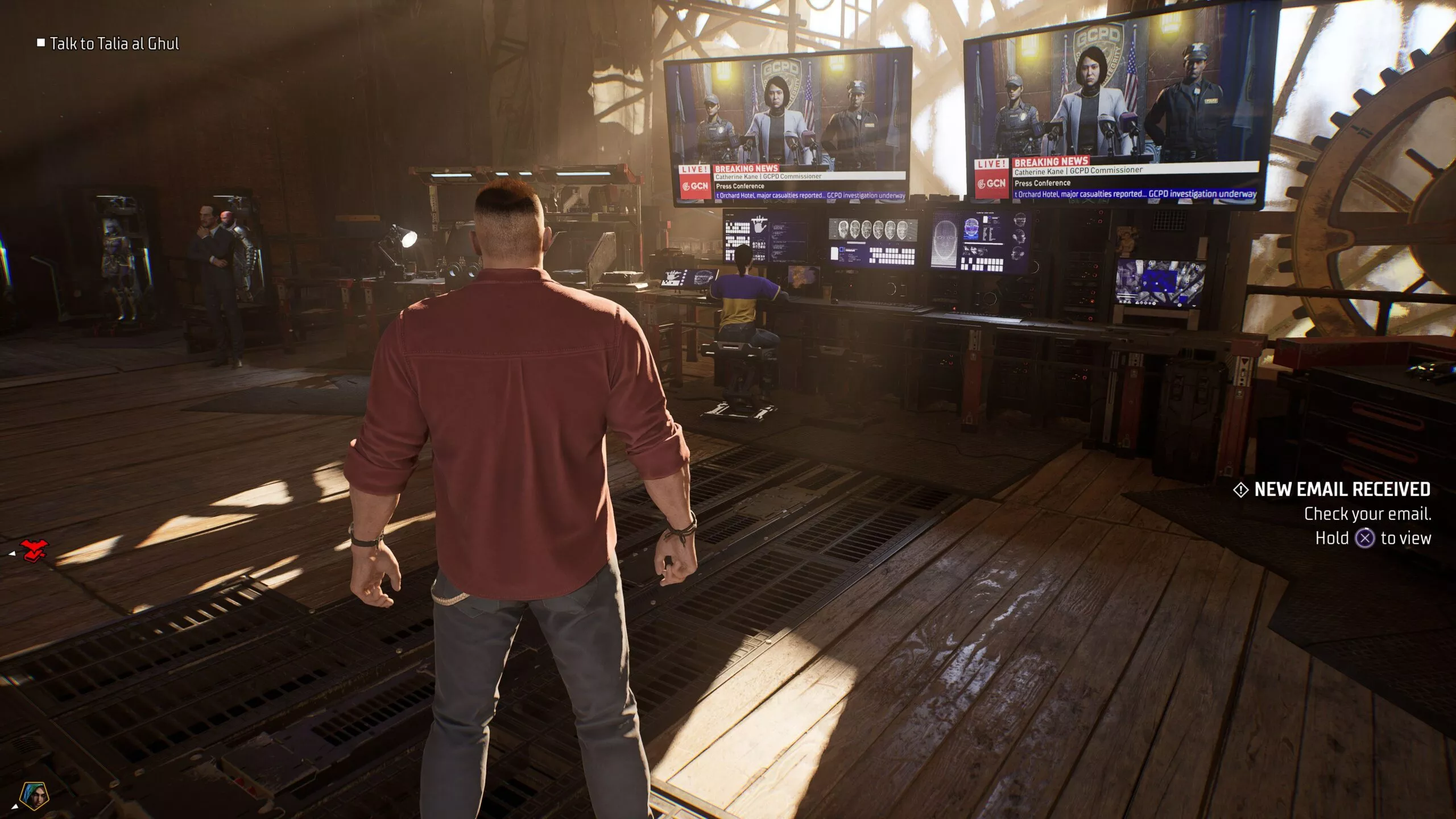
Task: Select the hooded character portrait icon
Action: pos(35,796)
